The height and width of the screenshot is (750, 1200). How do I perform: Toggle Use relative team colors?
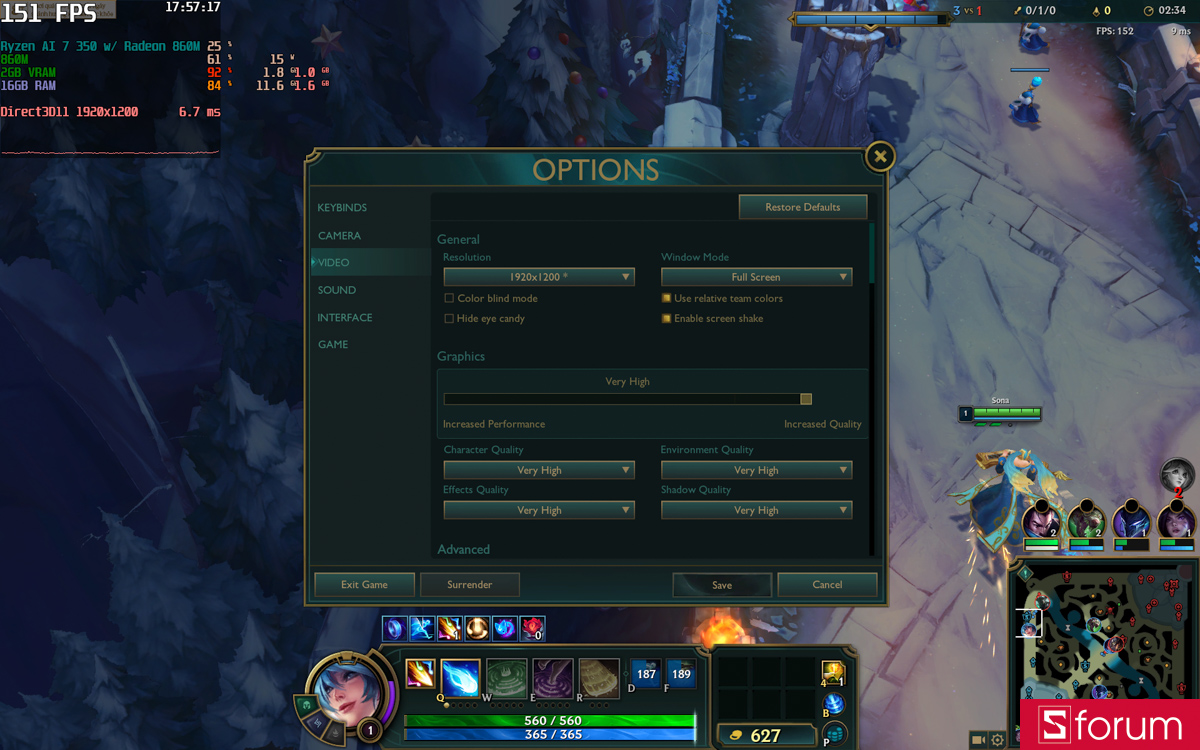click(x=666, y=299)
